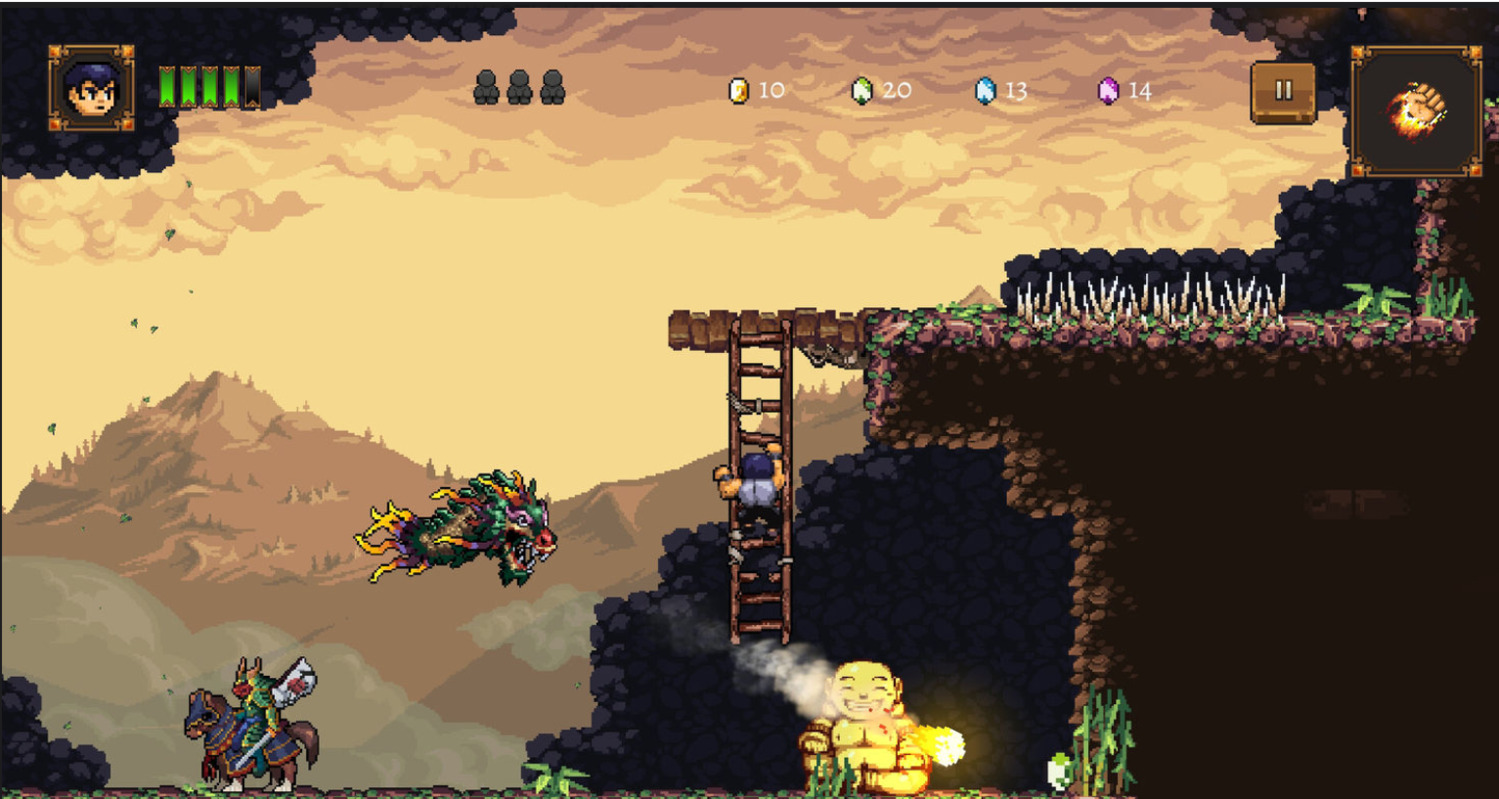Pause the game with the pause button

point(1283,91)
